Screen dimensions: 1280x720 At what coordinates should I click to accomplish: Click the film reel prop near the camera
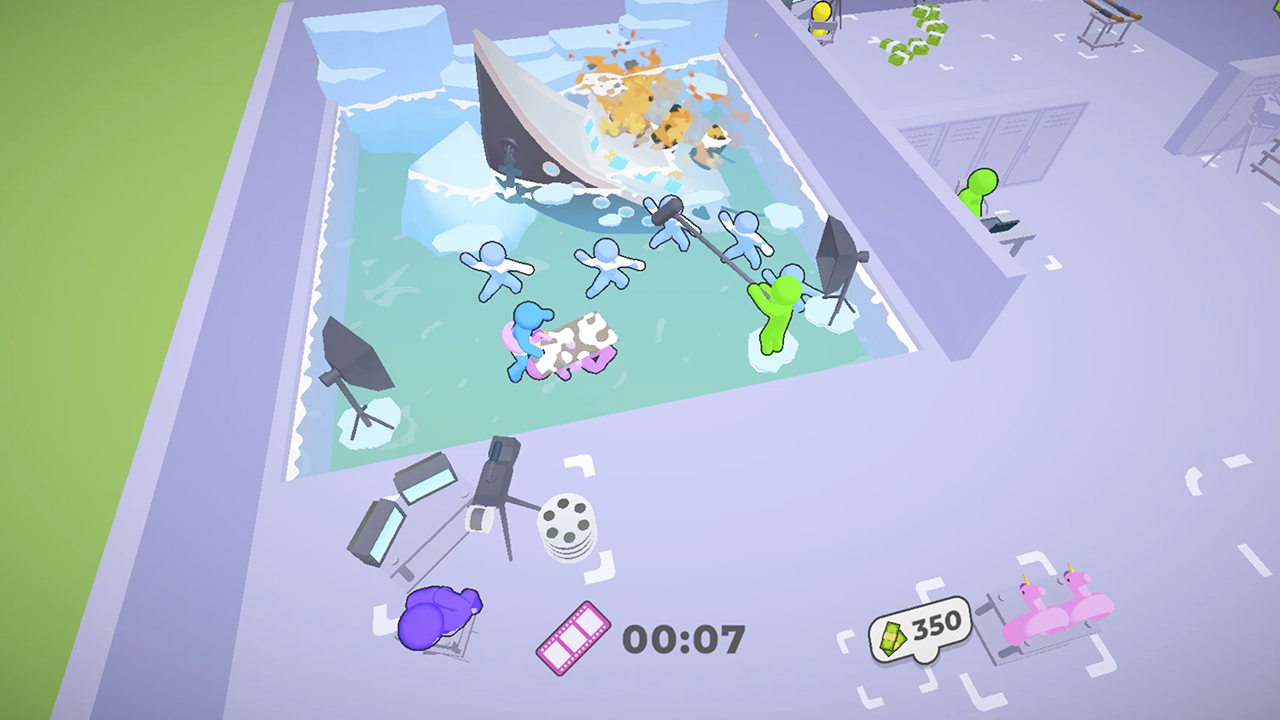coord(568,521)
